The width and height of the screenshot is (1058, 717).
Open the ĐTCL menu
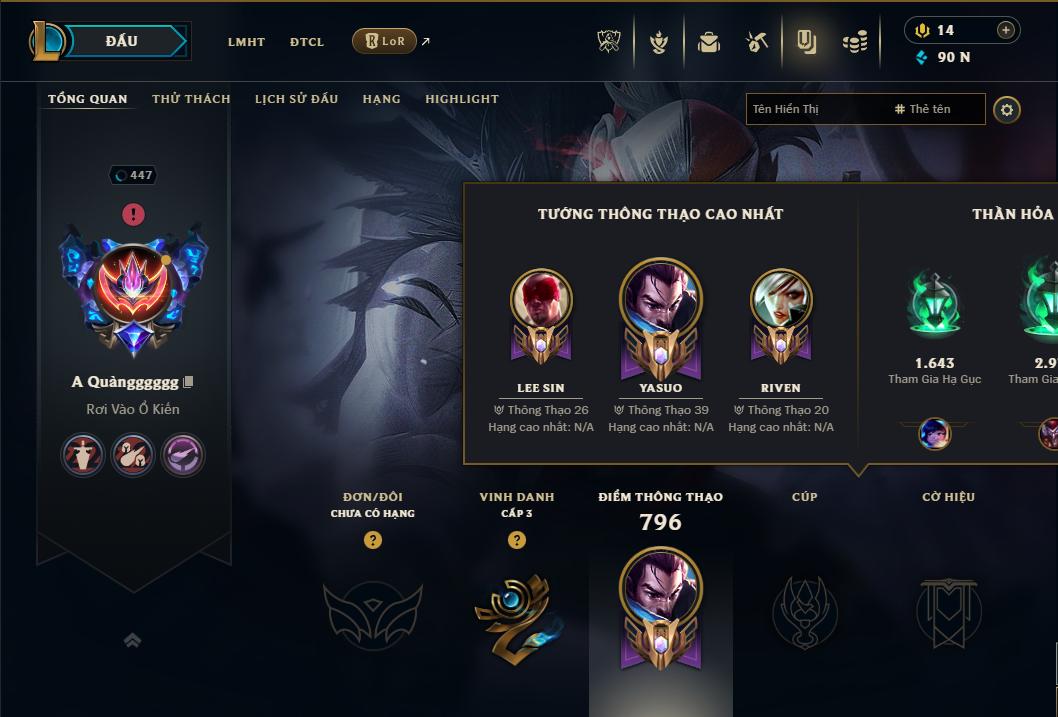coord(307,42)
